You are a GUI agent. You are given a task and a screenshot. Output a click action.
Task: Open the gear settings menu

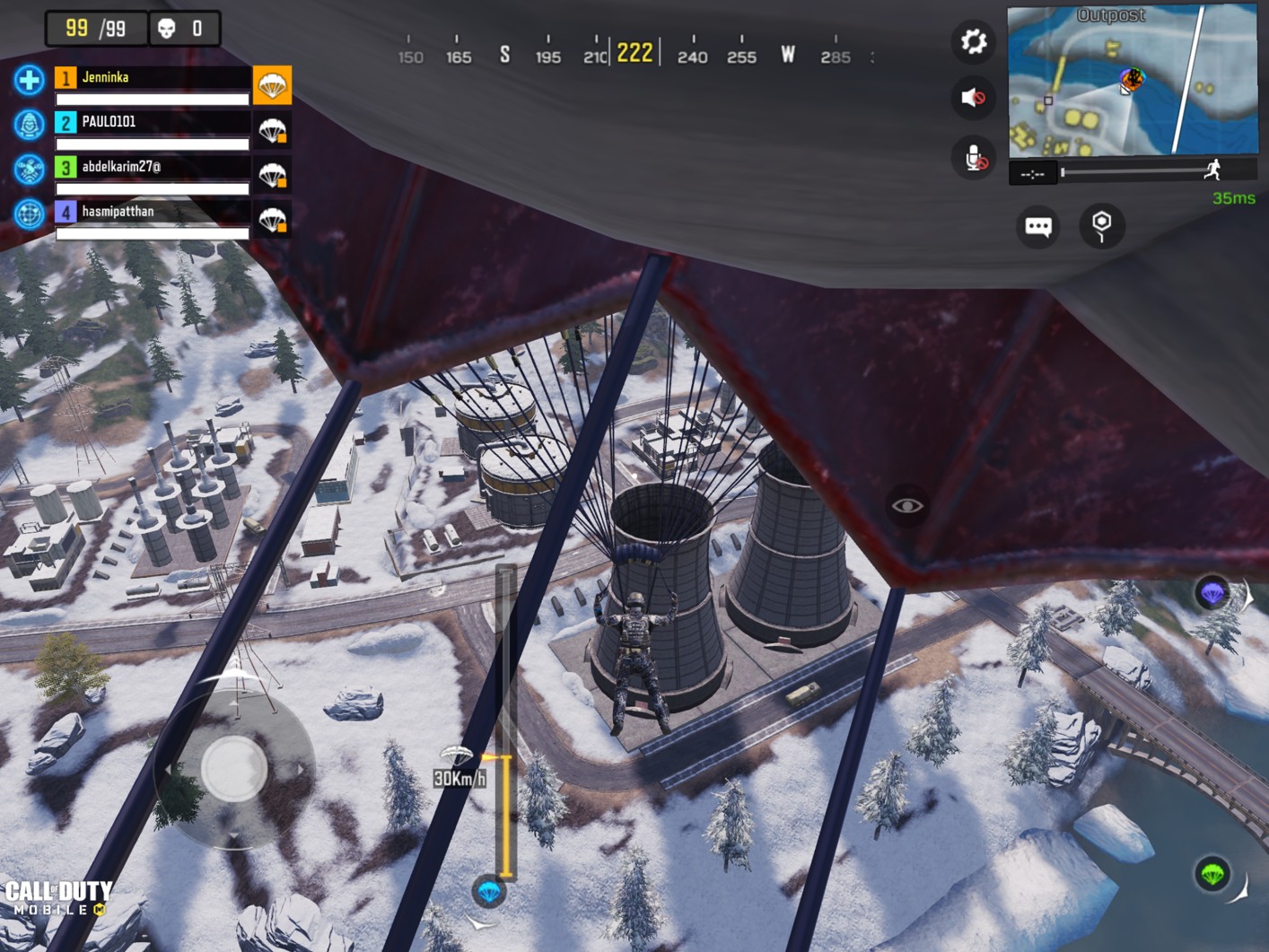[973, 42]
